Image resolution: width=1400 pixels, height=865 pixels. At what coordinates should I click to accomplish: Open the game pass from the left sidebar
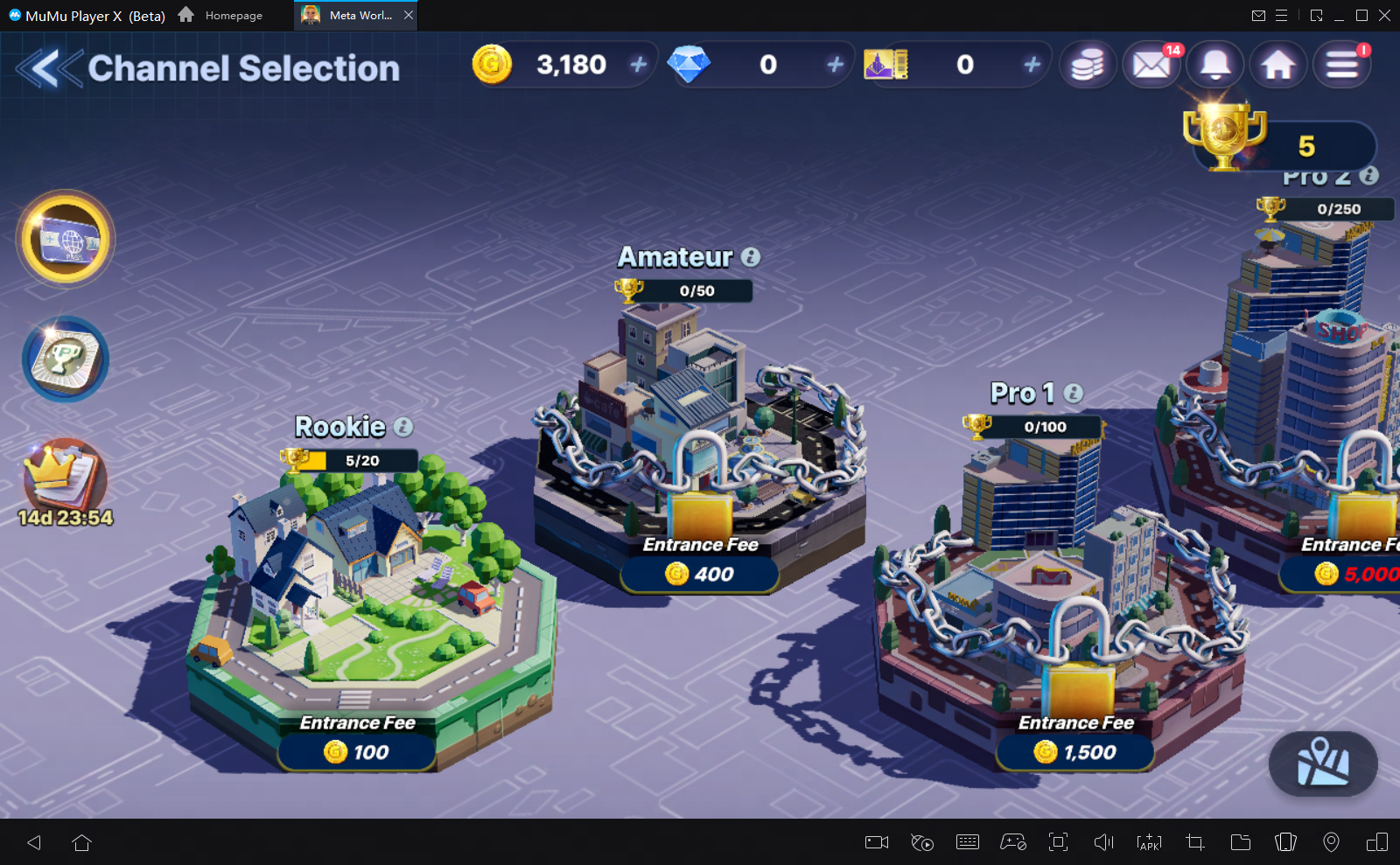click(66, 238)
